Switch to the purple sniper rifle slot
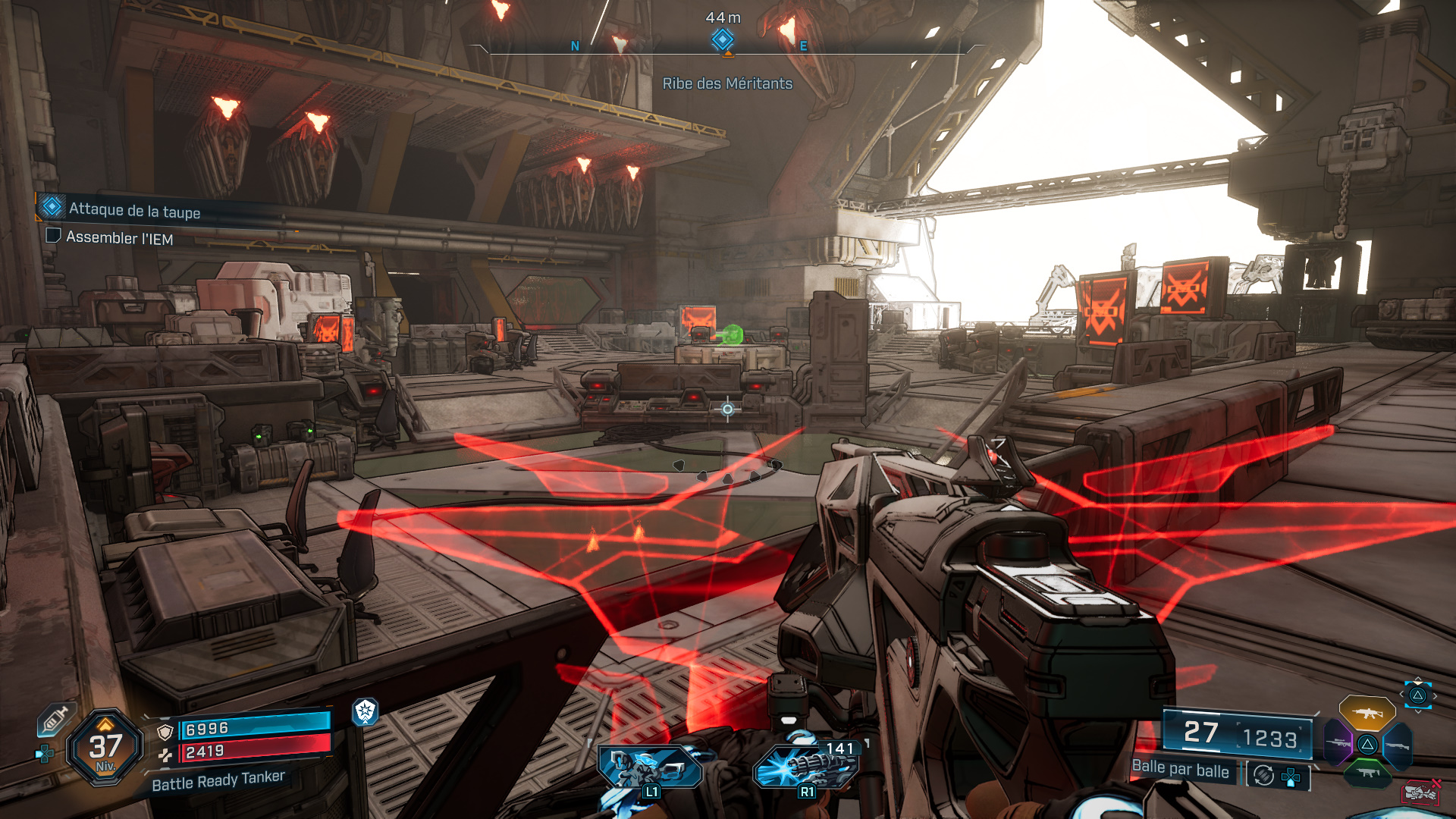Image resolution: width=1456 pixels, height=819 pixels. [1338, 743]
